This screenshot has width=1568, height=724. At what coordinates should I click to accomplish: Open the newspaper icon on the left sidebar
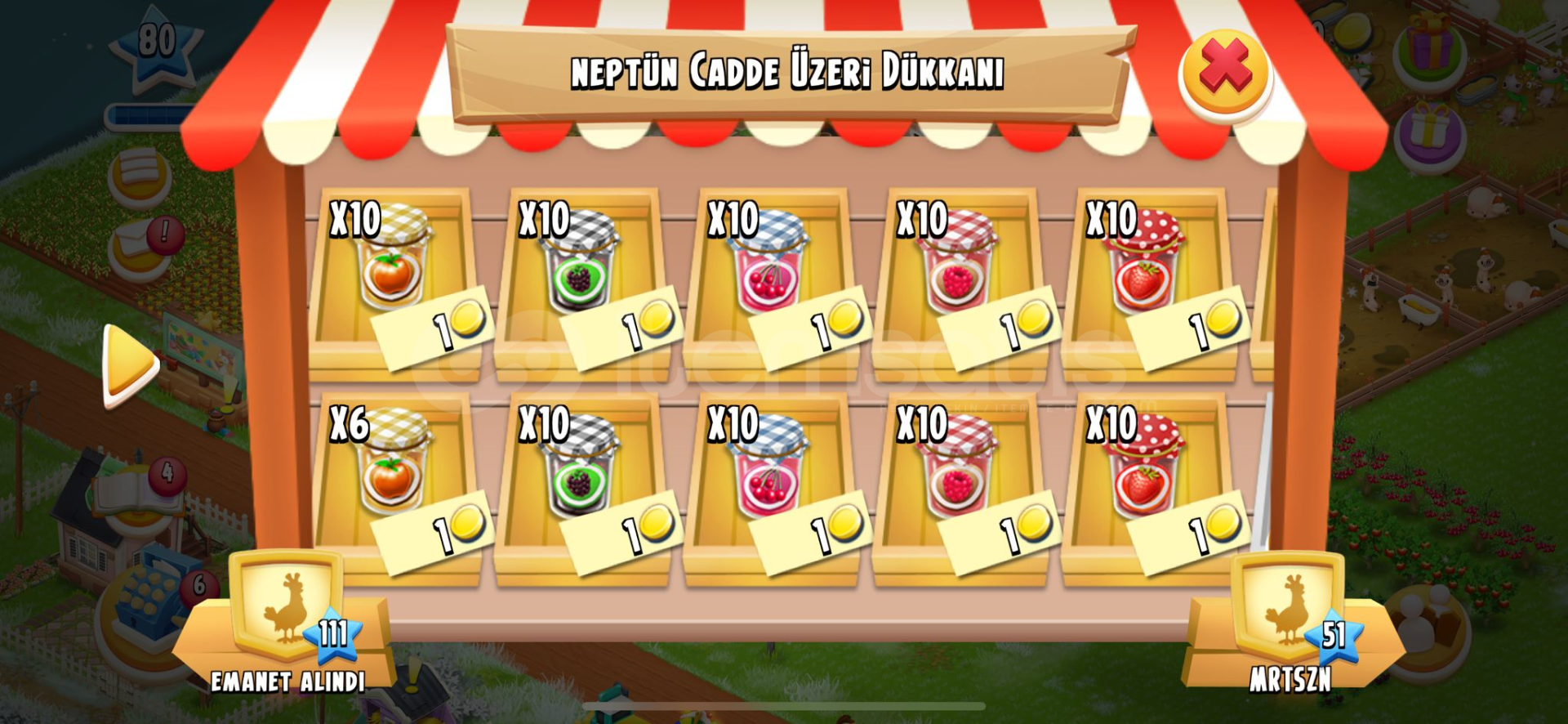(140, 173)
